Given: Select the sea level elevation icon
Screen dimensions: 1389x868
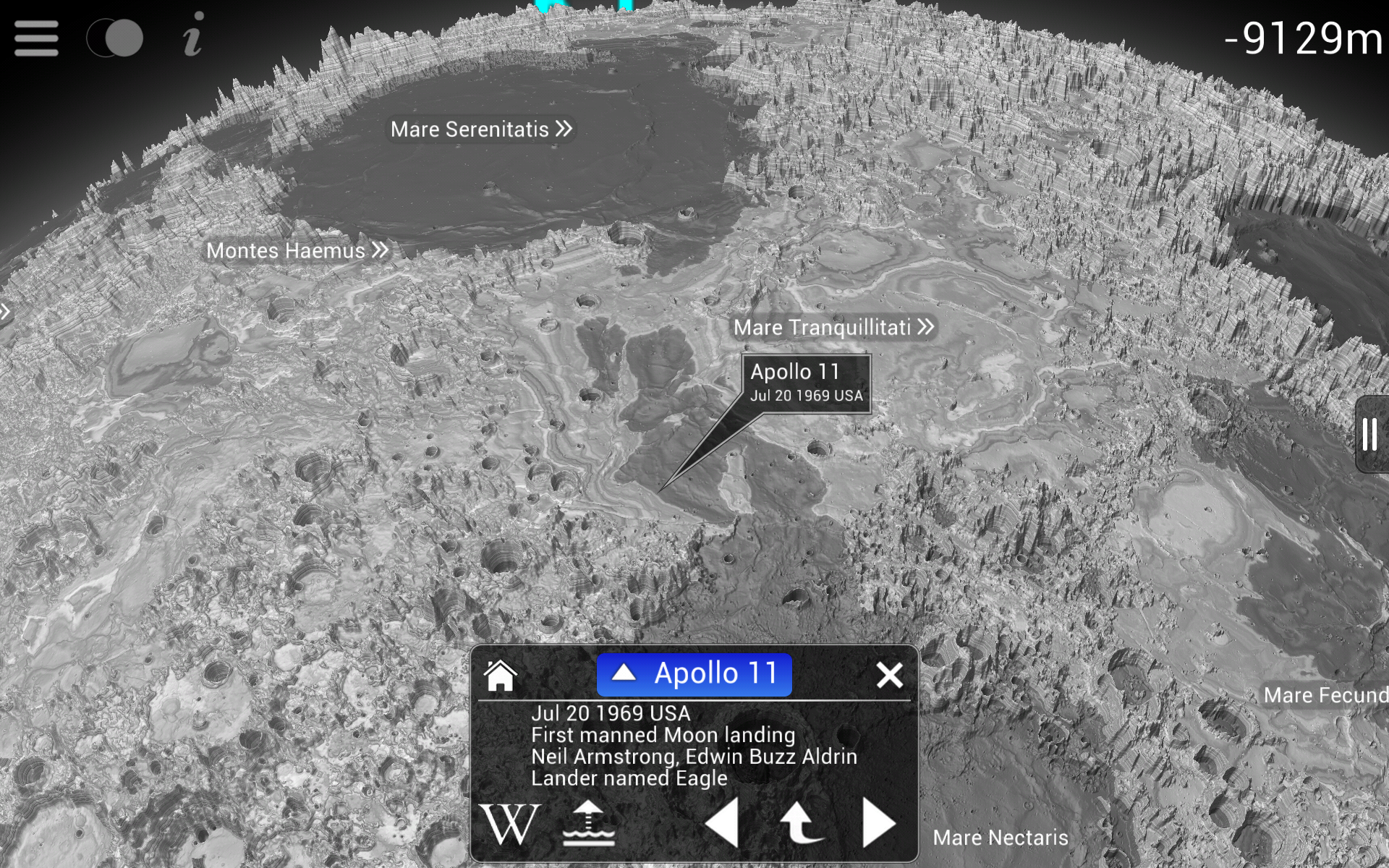Looking at the screenshot, I should pos(587,822).
